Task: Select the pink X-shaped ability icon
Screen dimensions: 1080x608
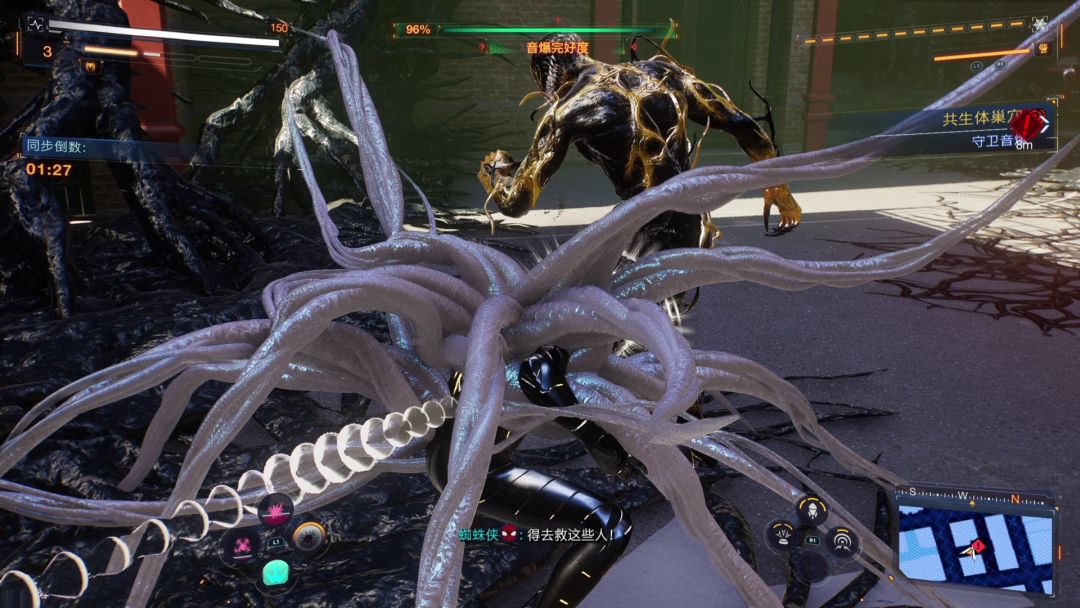Action: (243, 545)
